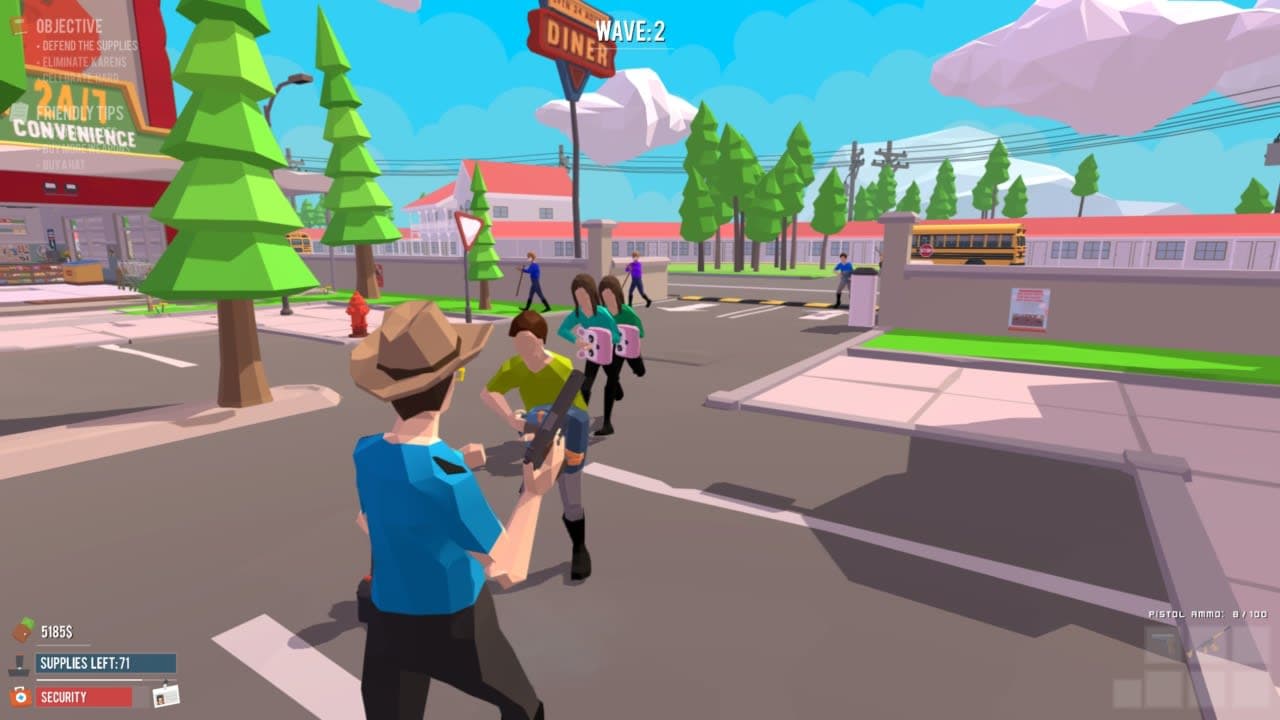This screenshot has width=1280, height=720.
Task: Expand the Security status bar
Action: tap(86, 697)
